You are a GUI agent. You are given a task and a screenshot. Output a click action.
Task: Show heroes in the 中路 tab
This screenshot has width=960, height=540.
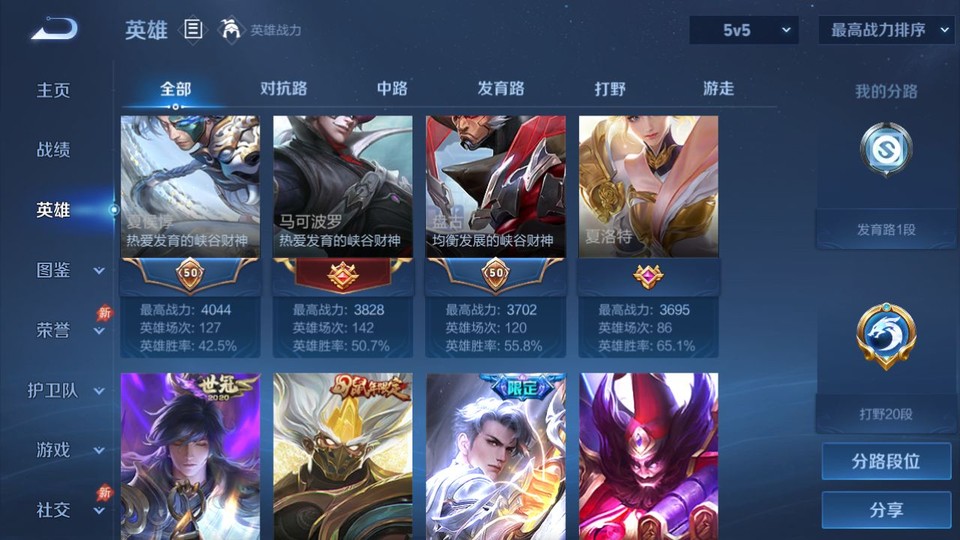pyautogui.click(x=392, y=89)
